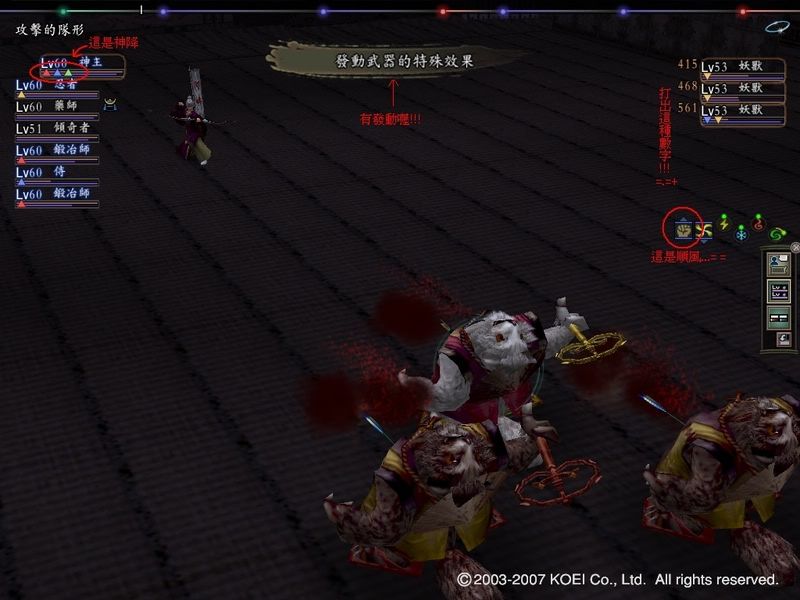This screenshot has height=600, width=800.
Task: Click the red swirl status icon
Action: coord(759,225)
